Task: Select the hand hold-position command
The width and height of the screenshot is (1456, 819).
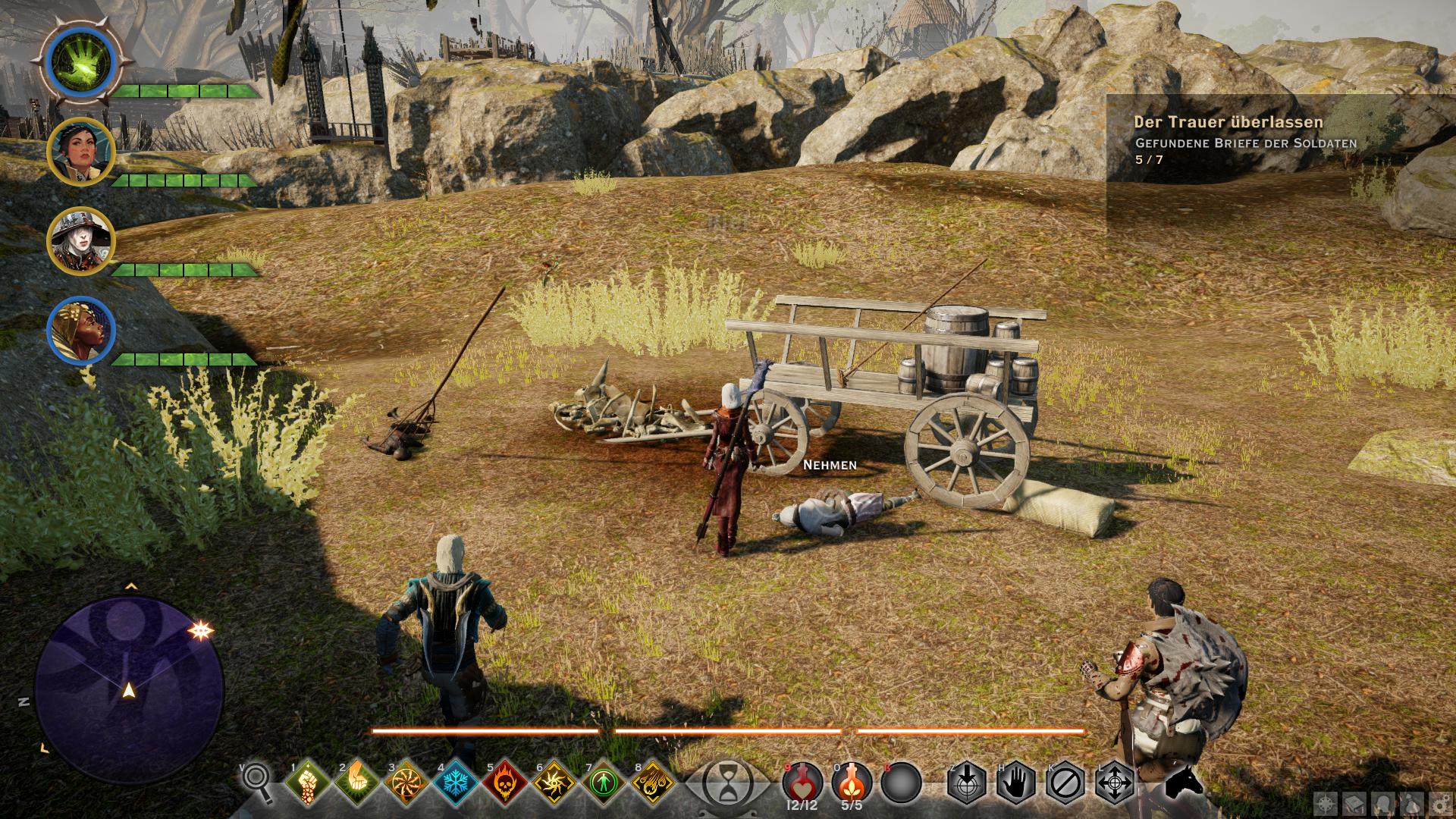Action: point(1016,783)
